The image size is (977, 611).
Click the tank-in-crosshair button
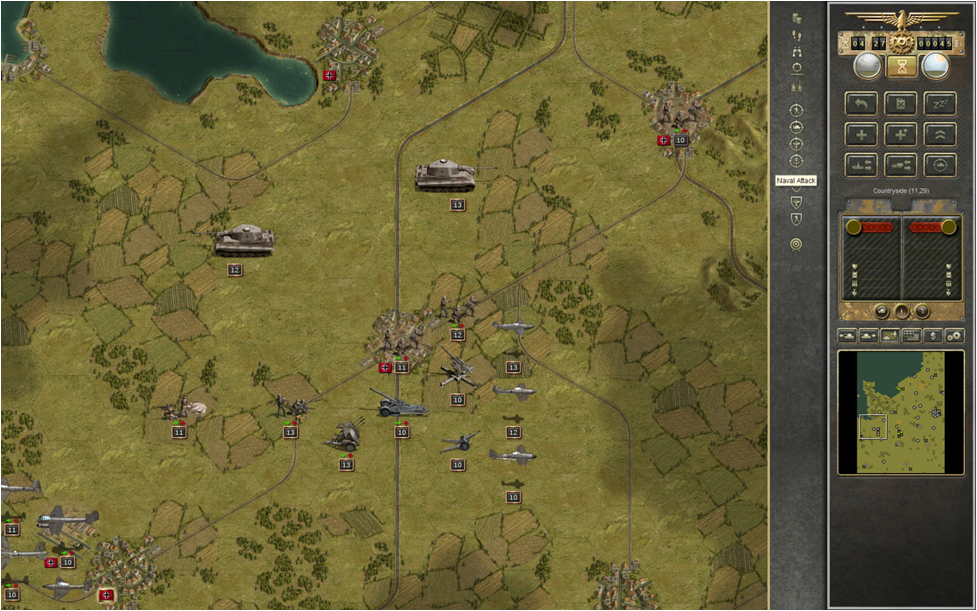pyautogui.click(x=940, y=165)
